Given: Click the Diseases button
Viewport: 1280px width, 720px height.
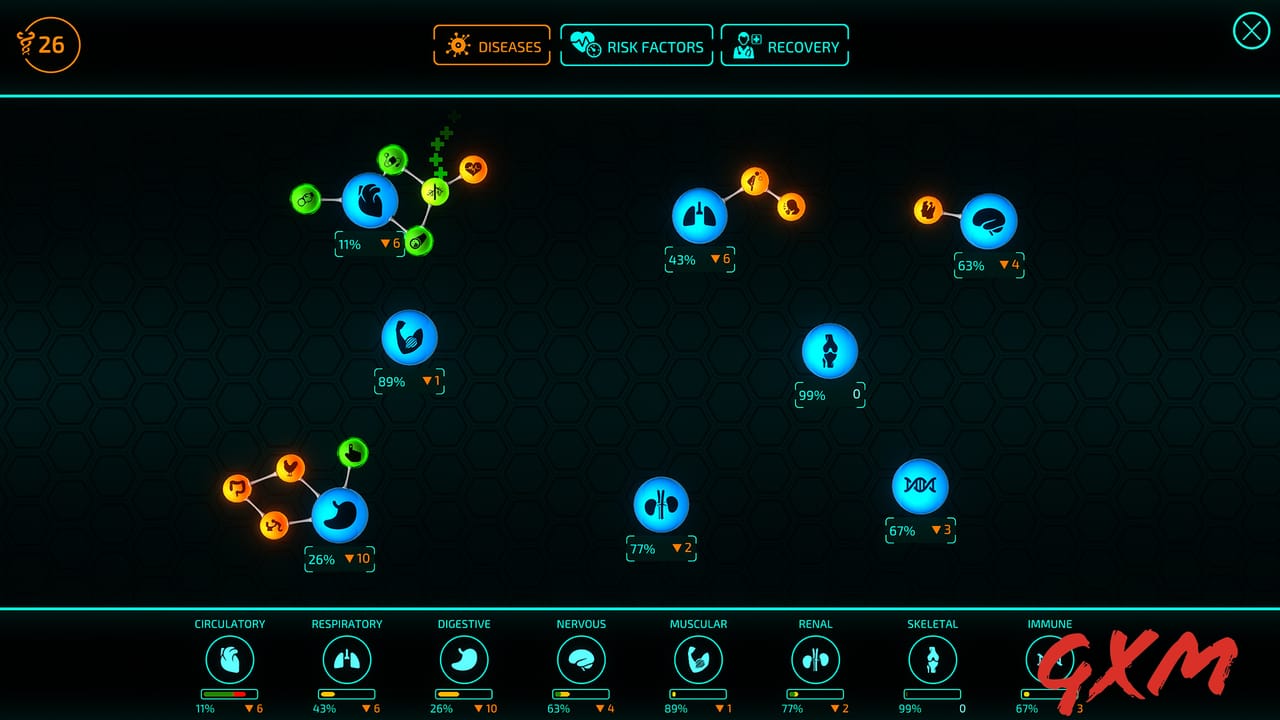Looking at the screenshot, I should pos(492,45).
